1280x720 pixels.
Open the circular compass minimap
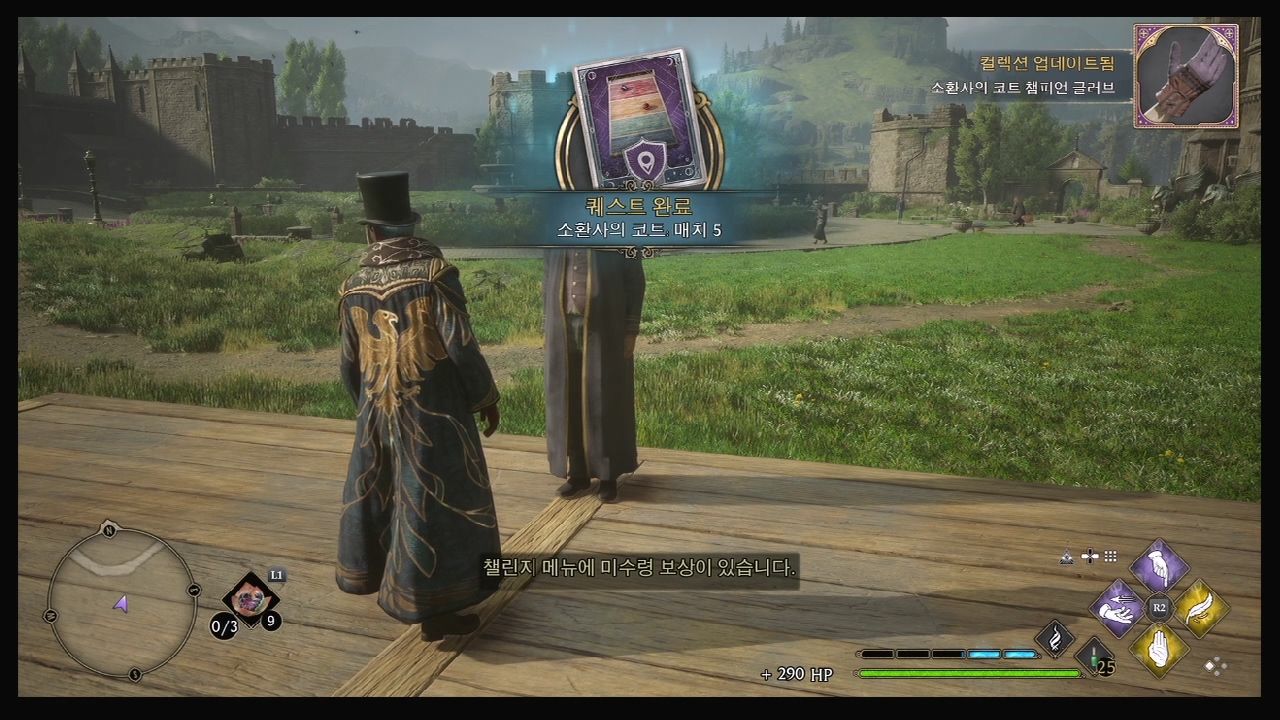pyautogui.click(x=121, y=600)
